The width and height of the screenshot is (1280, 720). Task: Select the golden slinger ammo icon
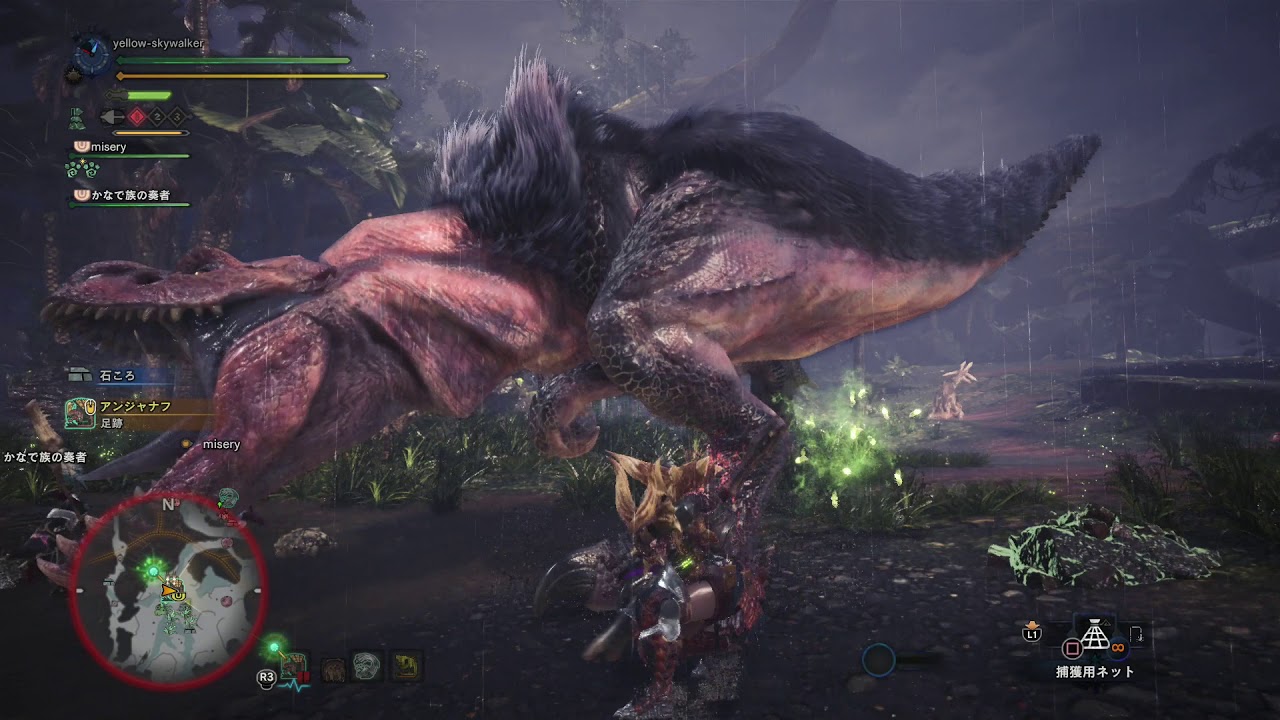coord(407,665)
